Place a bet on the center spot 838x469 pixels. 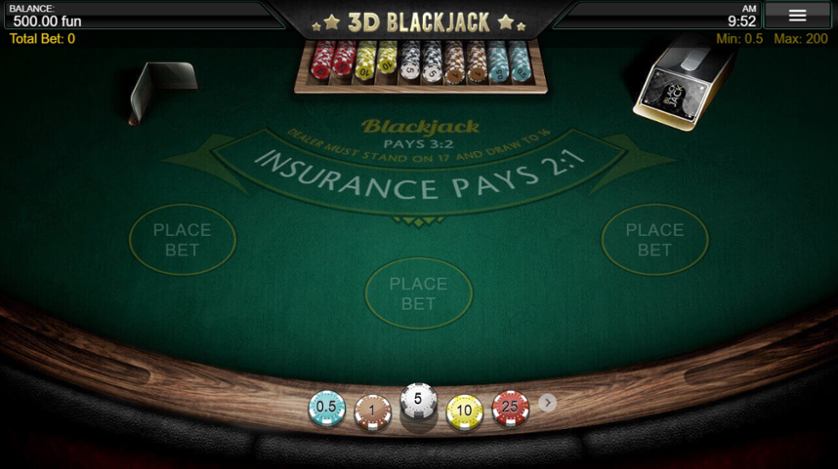coord(418,292)
